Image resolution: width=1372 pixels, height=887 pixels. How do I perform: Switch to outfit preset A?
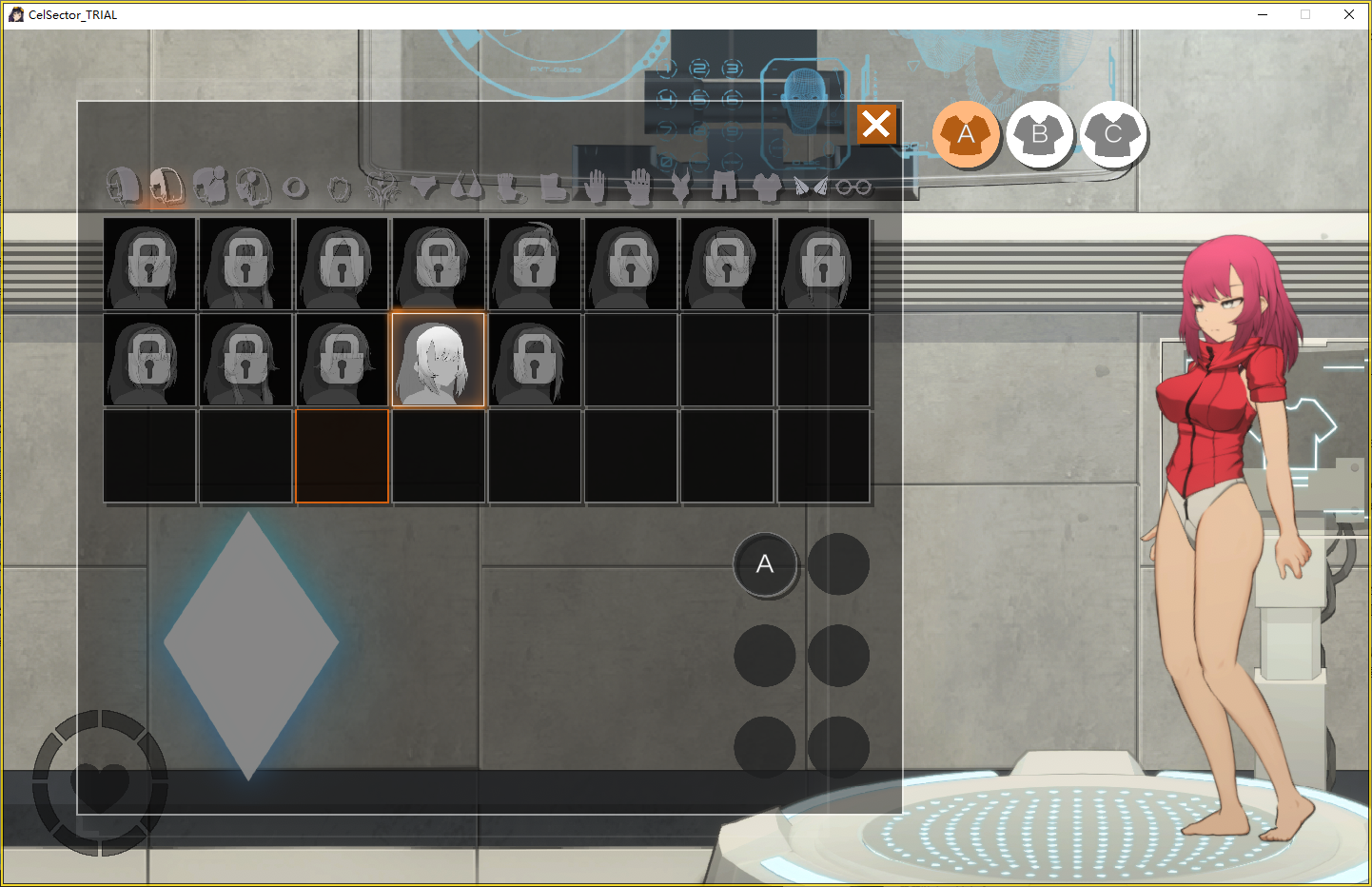coord(966,134)
